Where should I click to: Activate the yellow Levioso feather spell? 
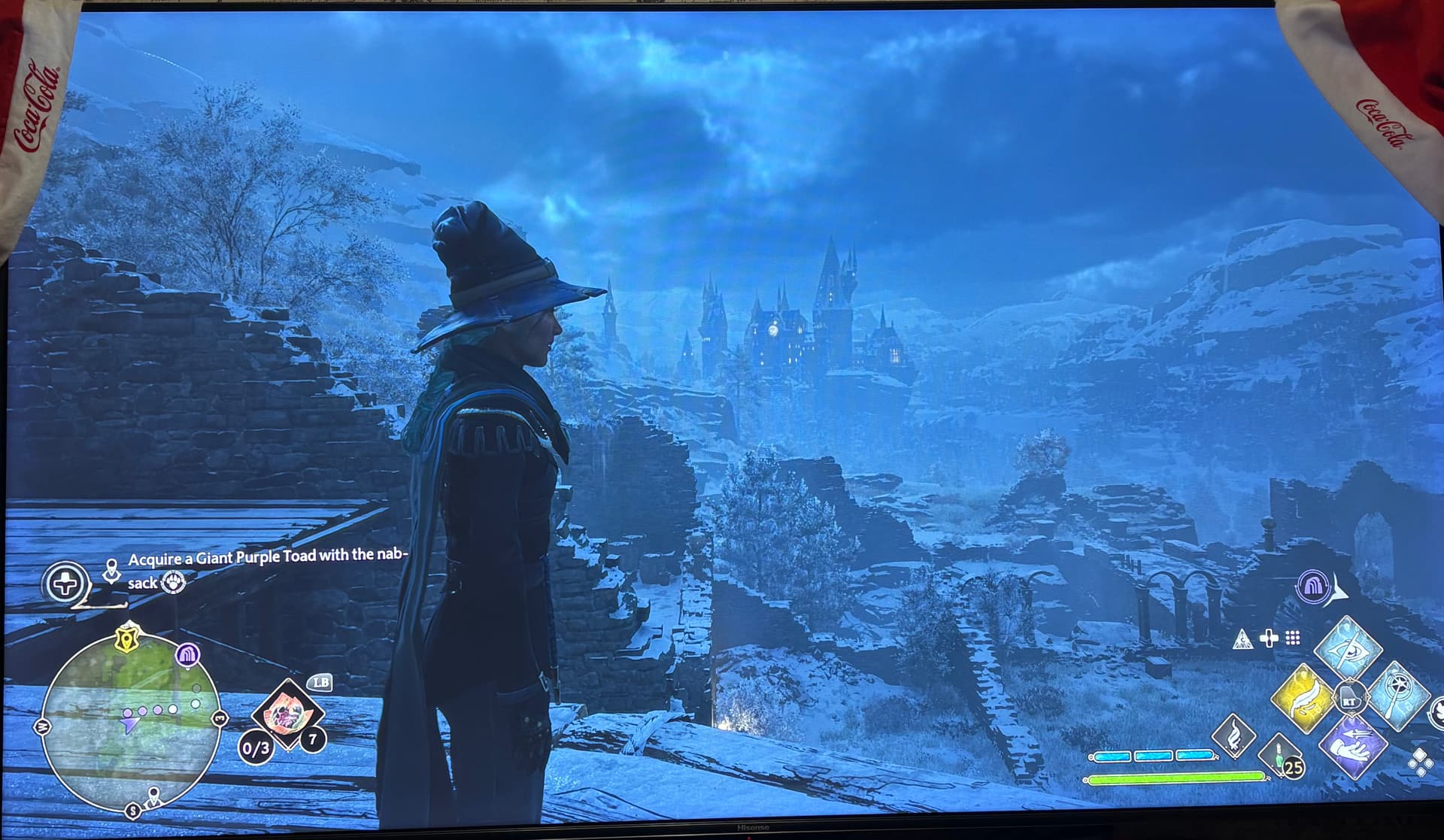(1303, 699)
